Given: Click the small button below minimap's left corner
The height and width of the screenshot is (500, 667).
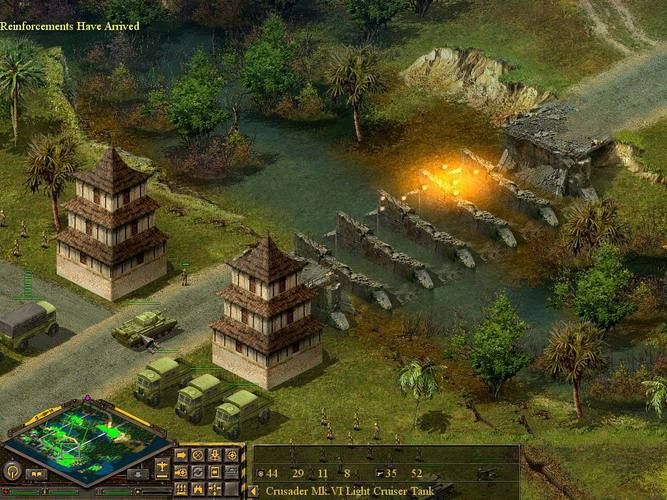Looking at the screenshot, I should pos(36,473).
